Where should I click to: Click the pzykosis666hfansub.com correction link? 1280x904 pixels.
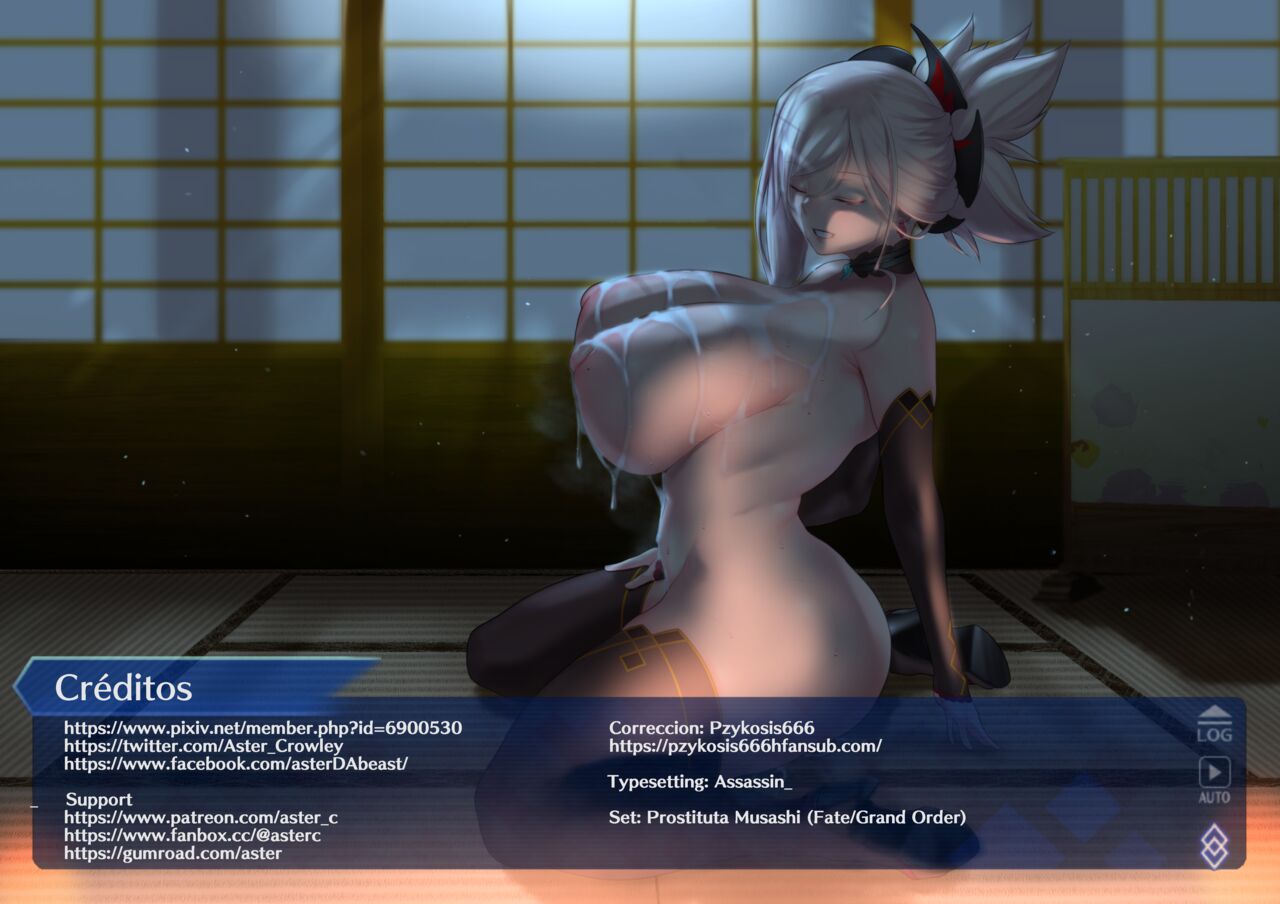click(744, 744)
